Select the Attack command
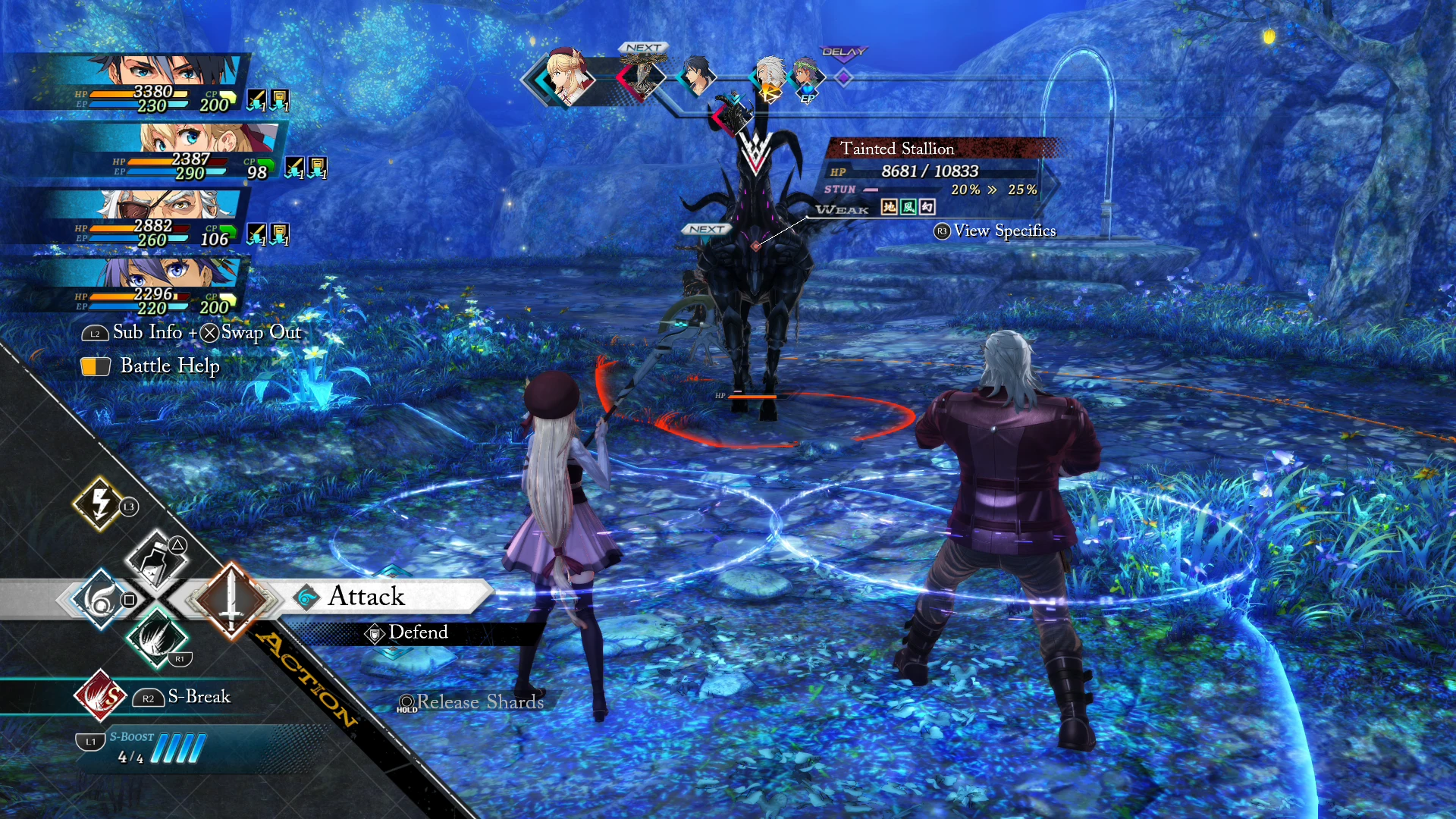Viewport: 1456px width, 819px height. (x=367, y=597)
